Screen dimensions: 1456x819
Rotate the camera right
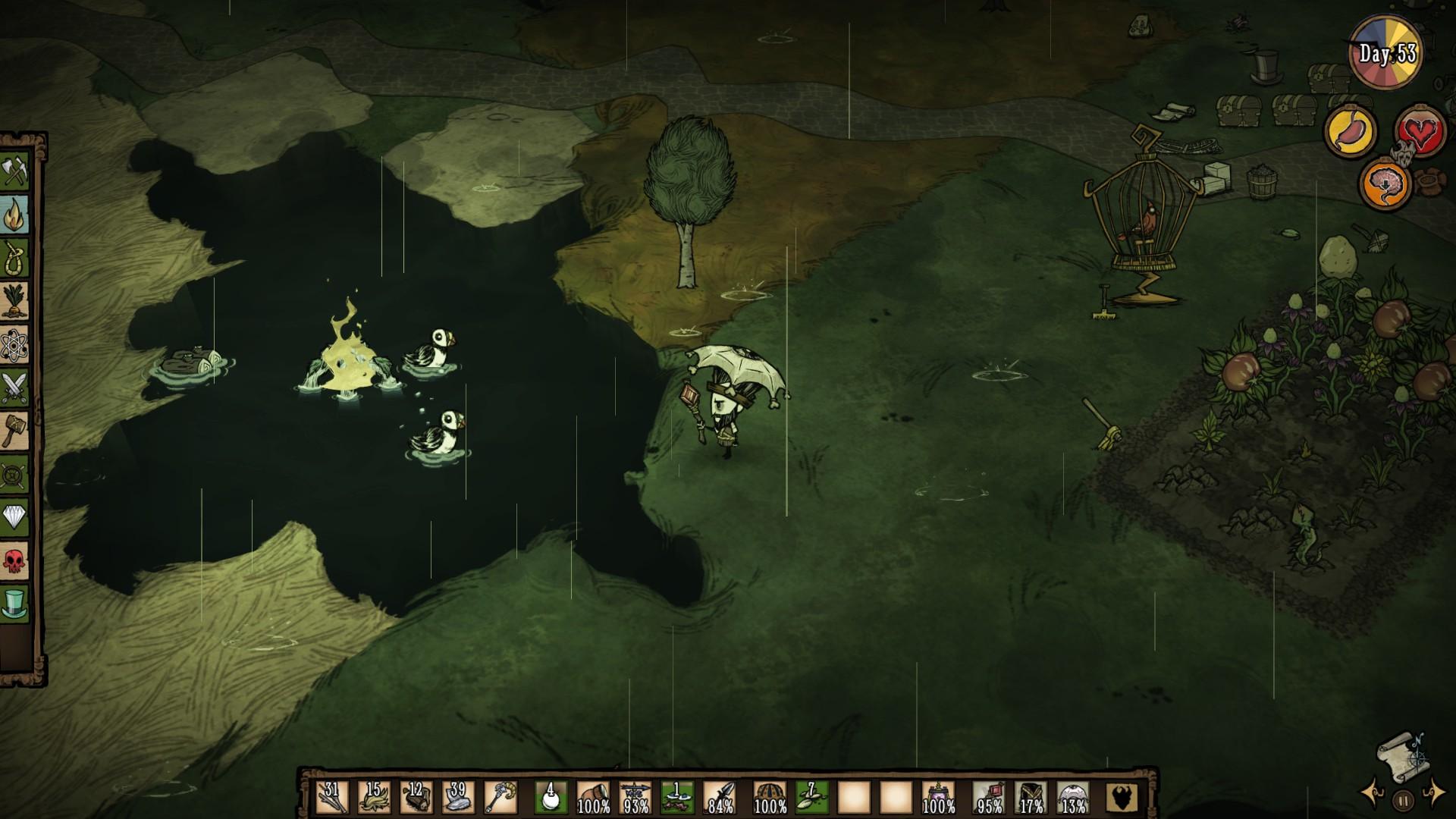click(1433, 792)
